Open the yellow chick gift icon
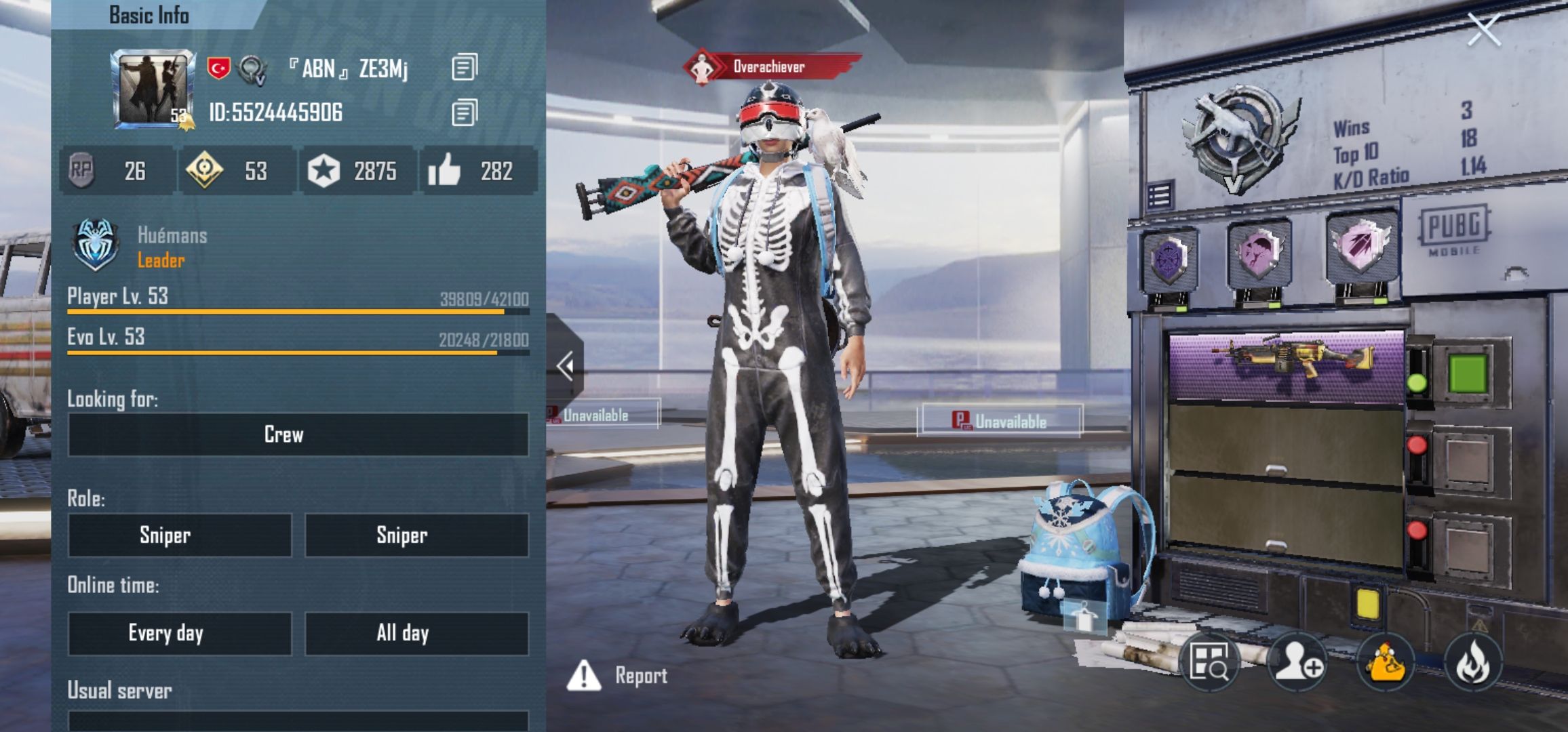The image size is (1568, 732). coord(1385,662)
